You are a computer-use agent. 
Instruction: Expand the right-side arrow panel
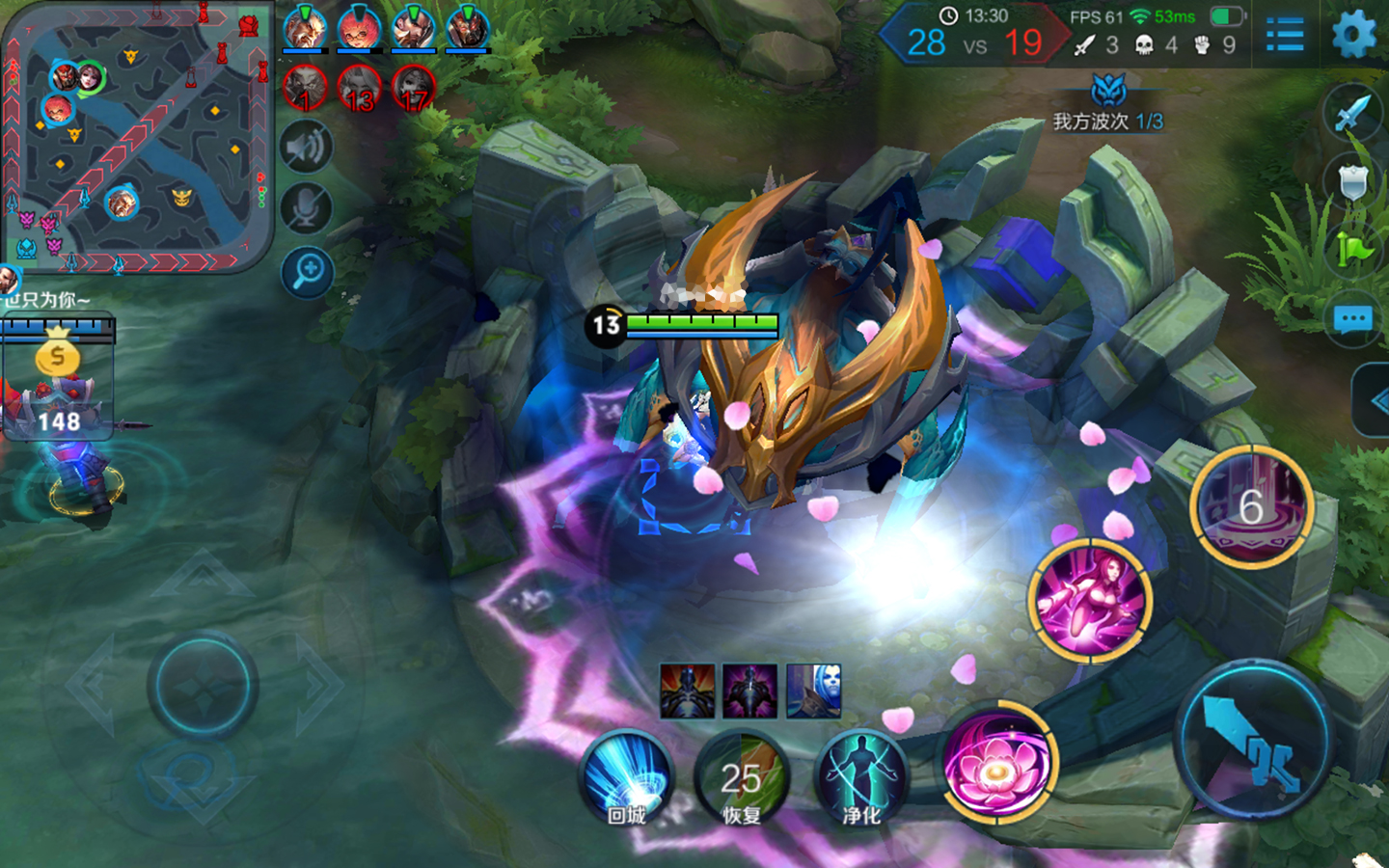pos(1375,400)
